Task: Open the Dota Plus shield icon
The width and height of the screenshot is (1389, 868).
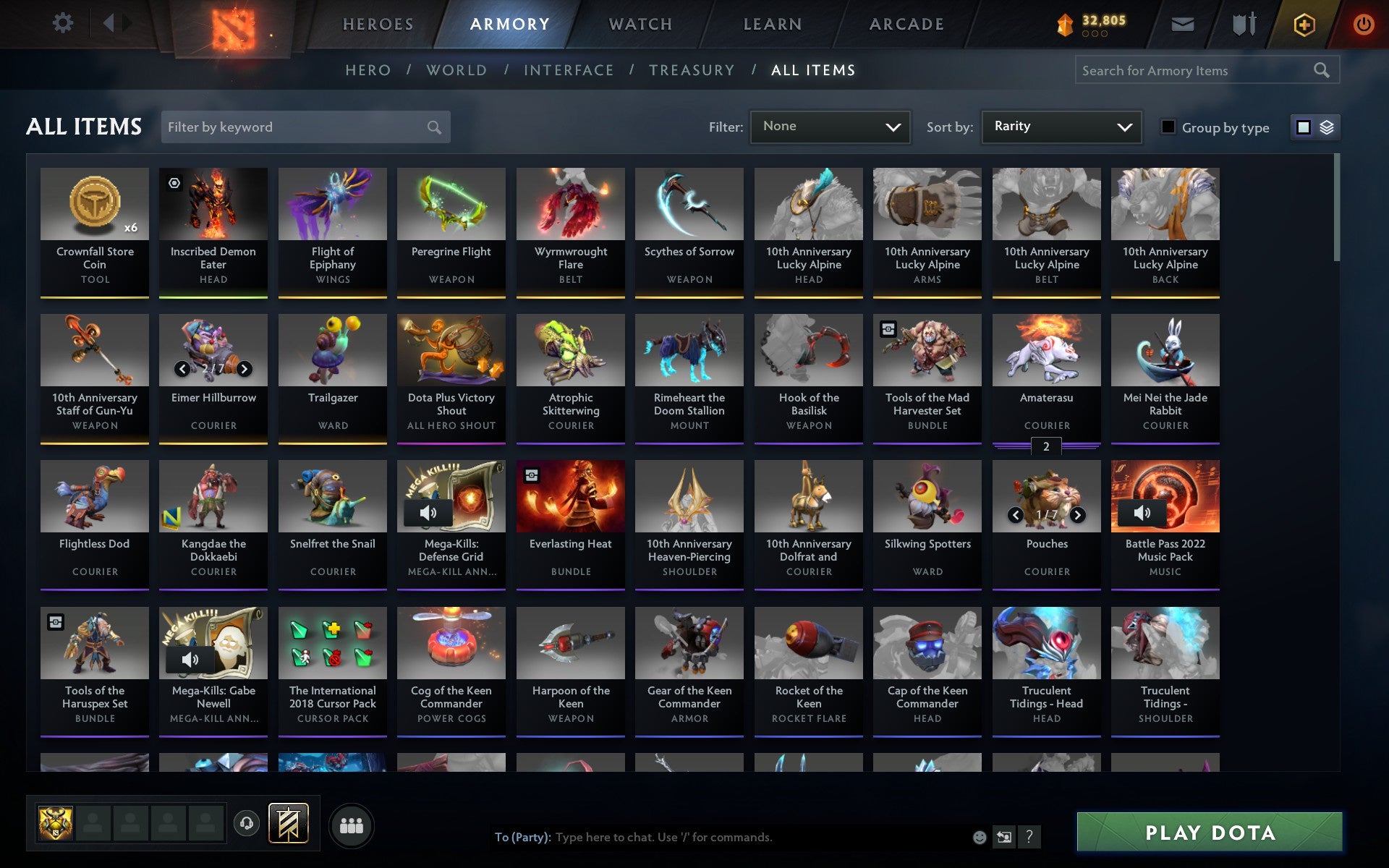Action: [1304, 23]
